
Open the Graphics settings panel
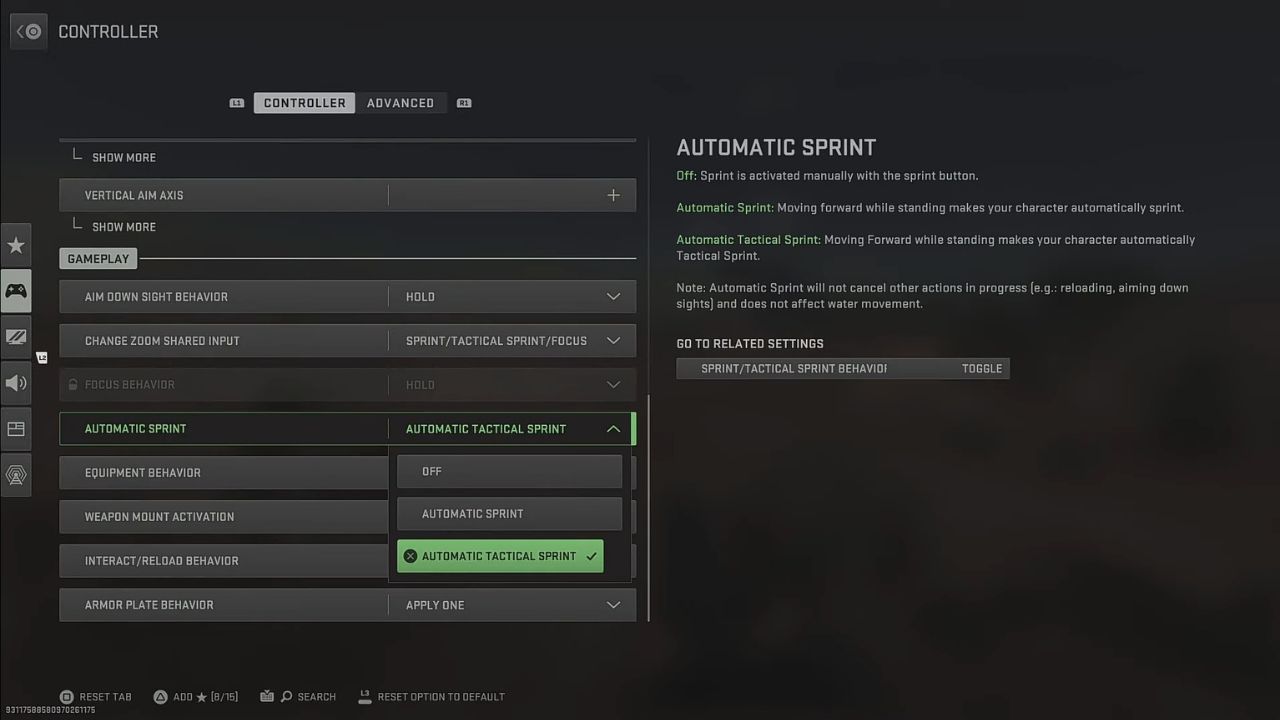point(16,337)
